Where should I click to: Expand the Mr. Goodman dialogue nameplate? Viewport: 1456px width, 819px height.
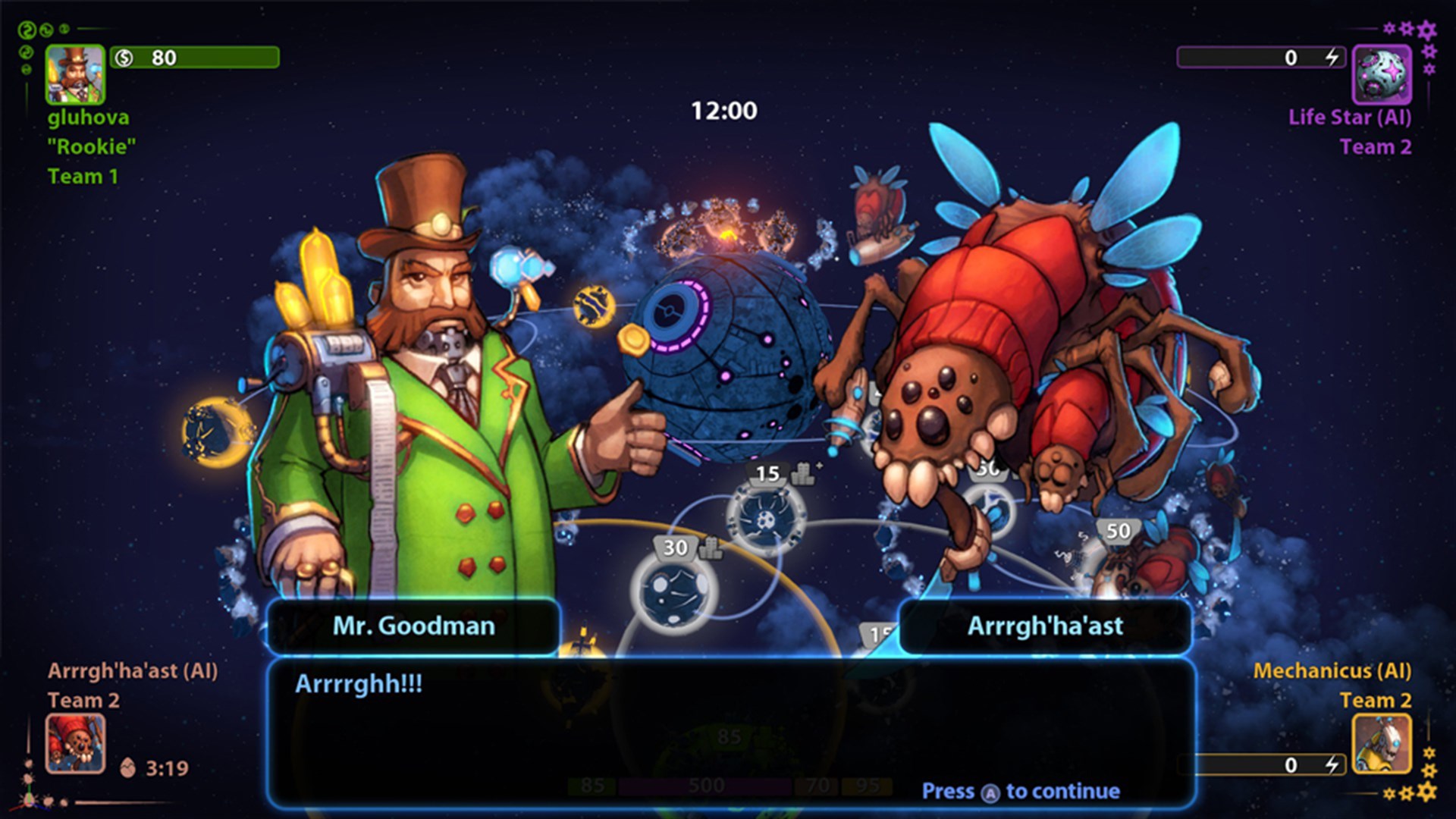tap(413, 626)
